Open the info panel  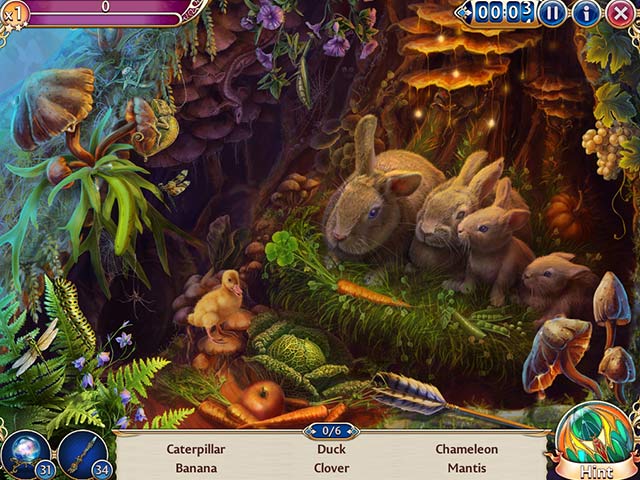(x=586, y=13)
